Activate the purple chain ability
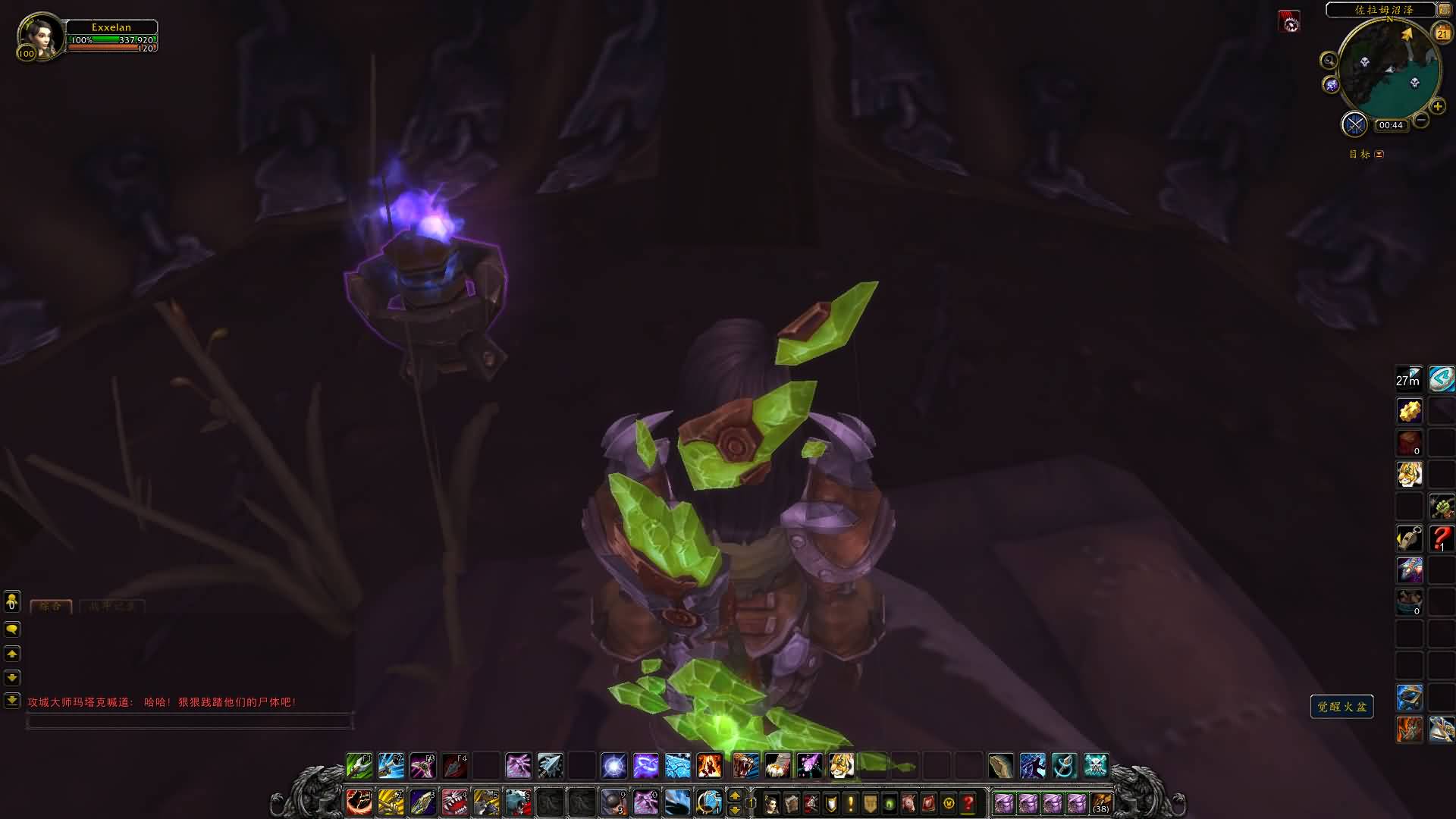Screen dimensions: 1456x819 [645, 766]
